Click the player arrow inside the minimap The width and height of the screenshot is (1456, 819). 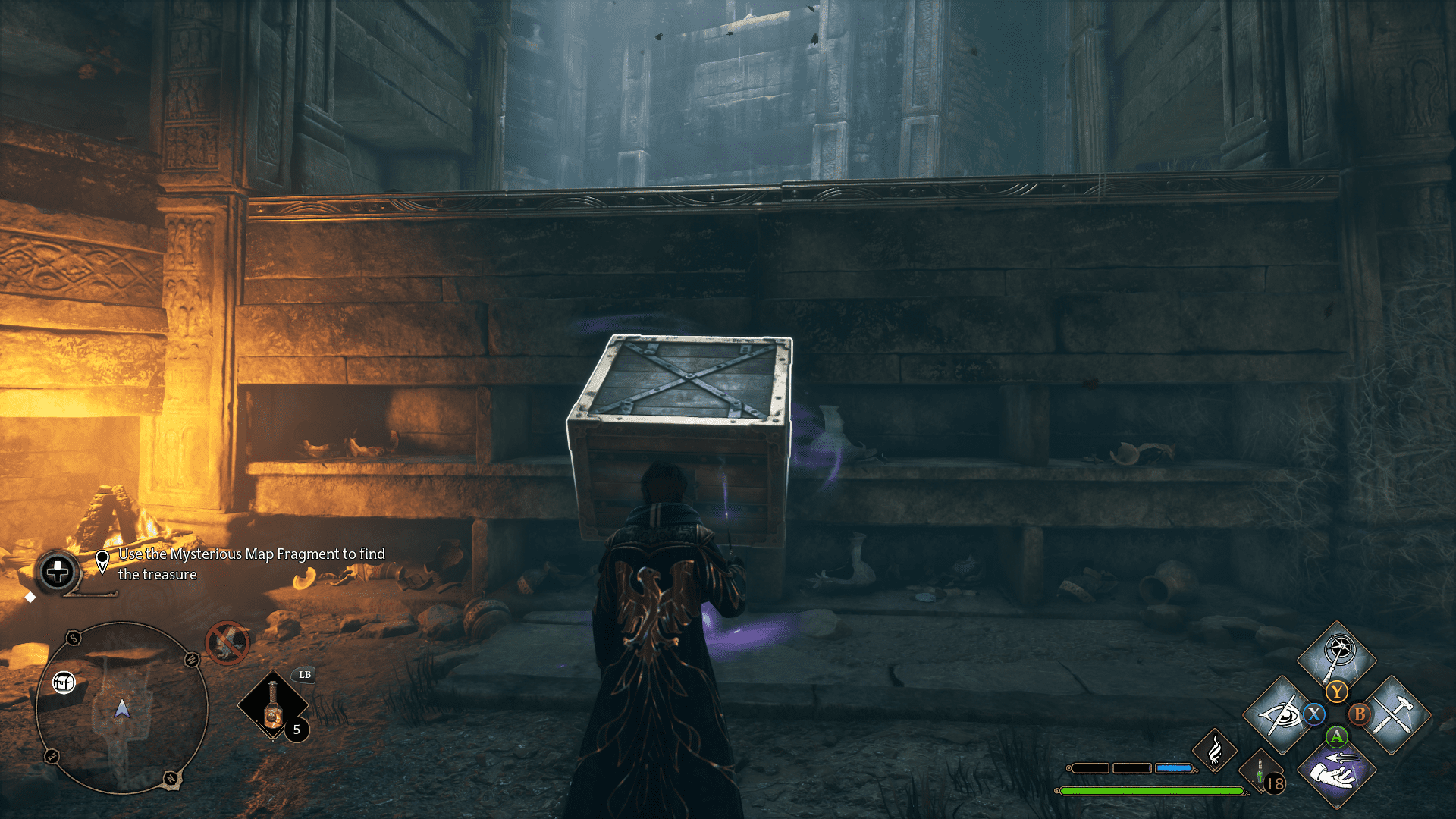coord(122,709)
